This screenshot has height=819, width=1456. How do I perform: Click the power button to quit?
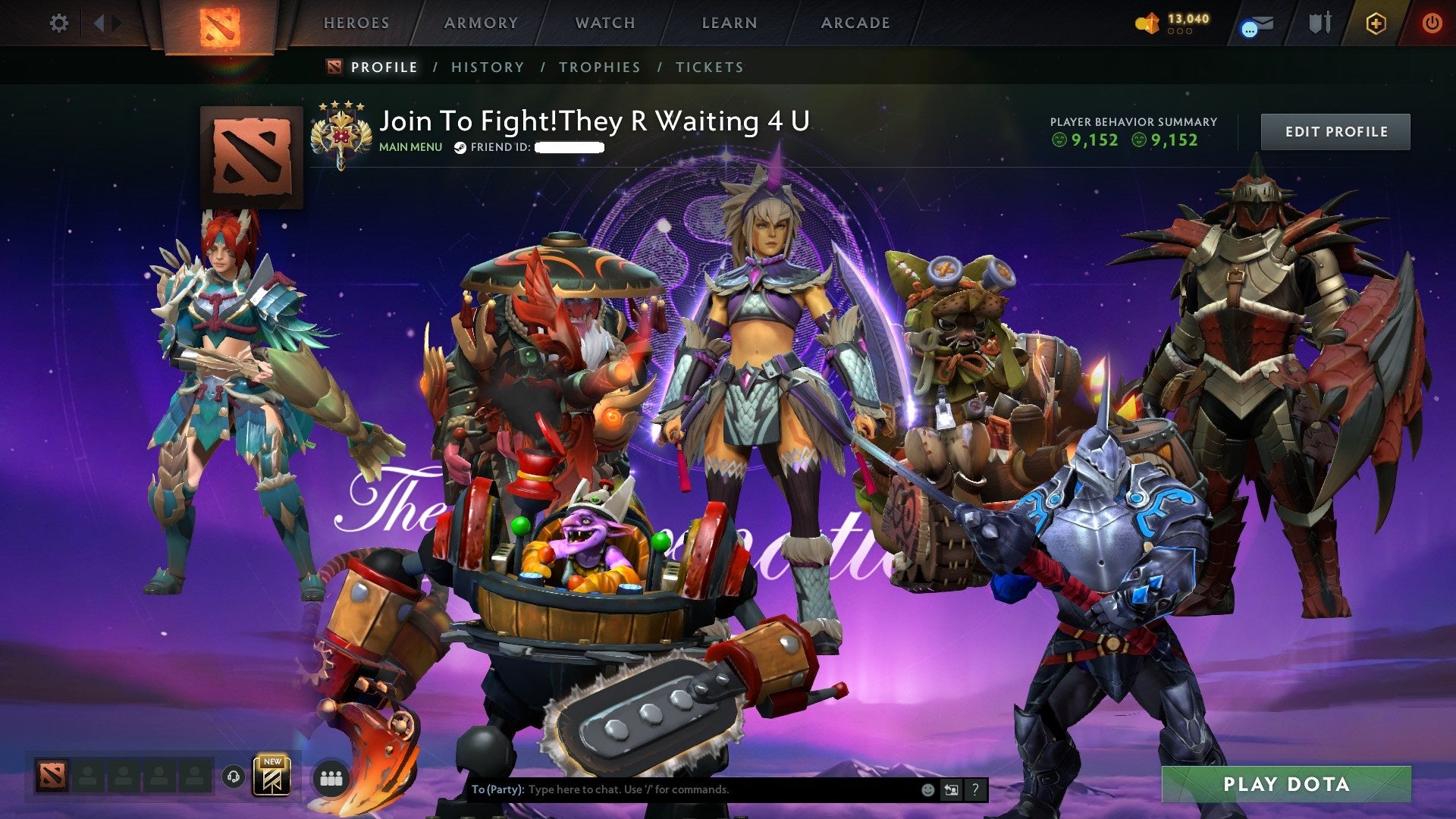[1433, 23]
